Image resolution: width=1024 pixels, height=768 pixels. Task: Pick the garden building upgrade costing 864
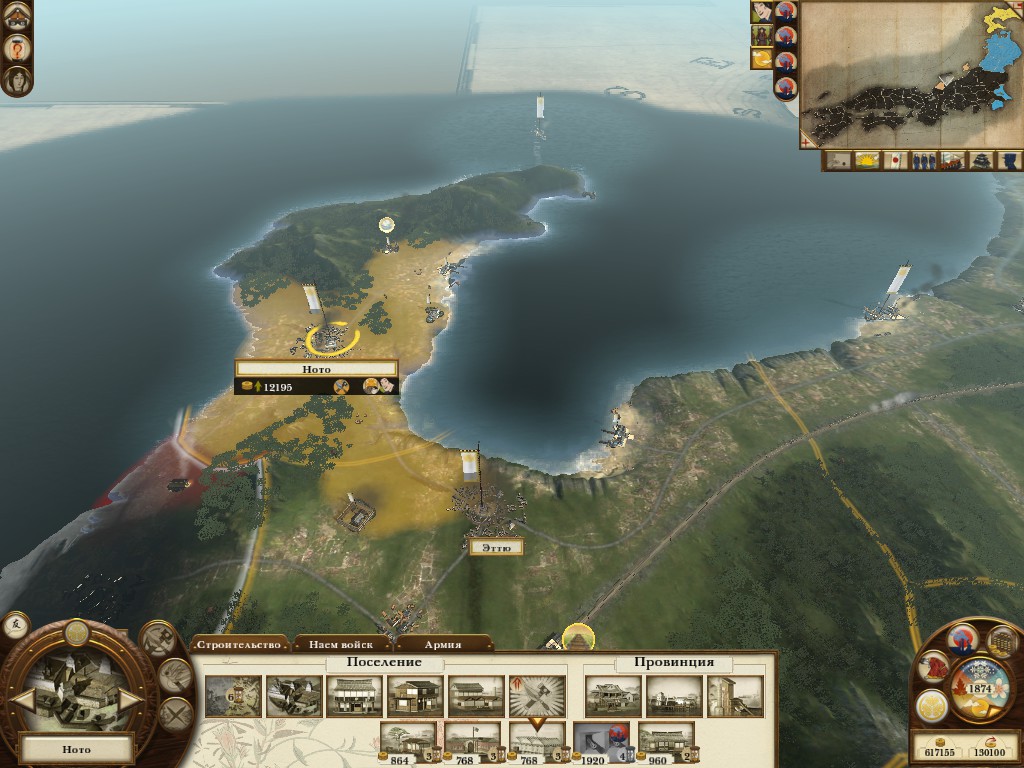tap(408, 740)
